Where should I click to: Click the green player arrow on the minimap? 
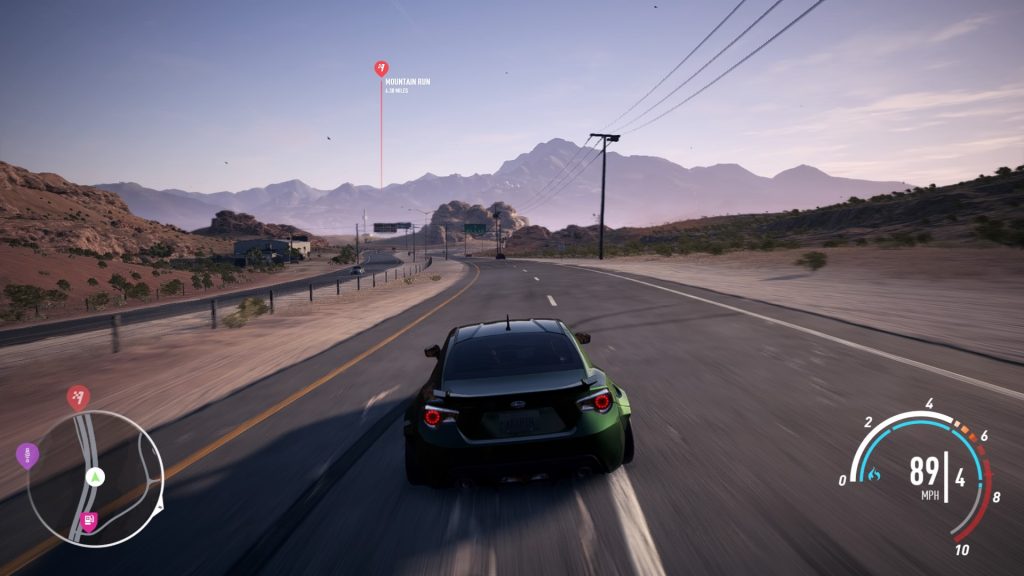[x=95, y=475]
